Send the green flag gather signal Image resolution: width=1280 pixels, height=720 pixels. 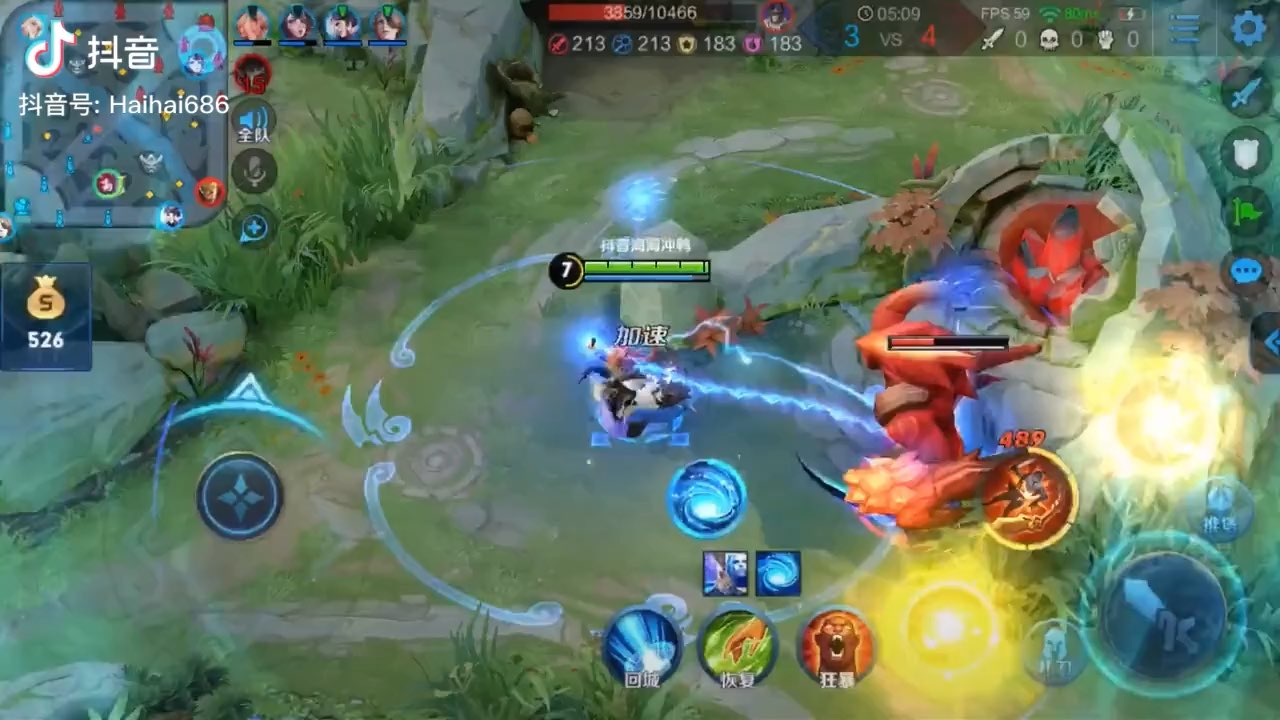[1246, 210]
